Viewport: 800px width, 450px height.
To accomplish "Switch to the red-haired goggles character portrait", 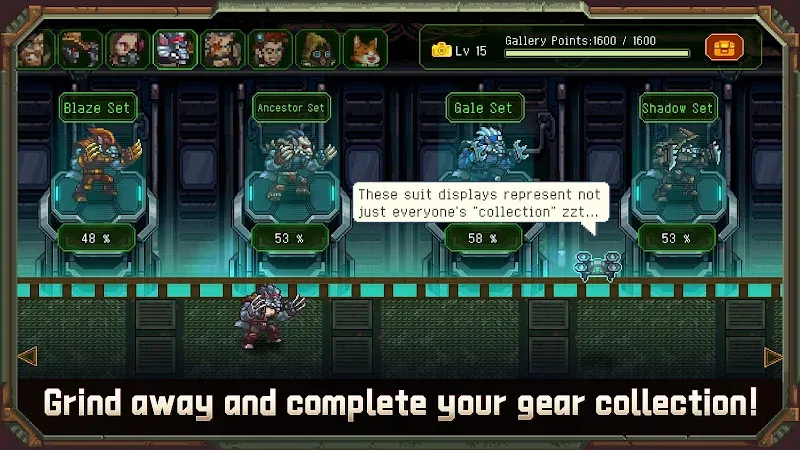I will pos(270,48).
